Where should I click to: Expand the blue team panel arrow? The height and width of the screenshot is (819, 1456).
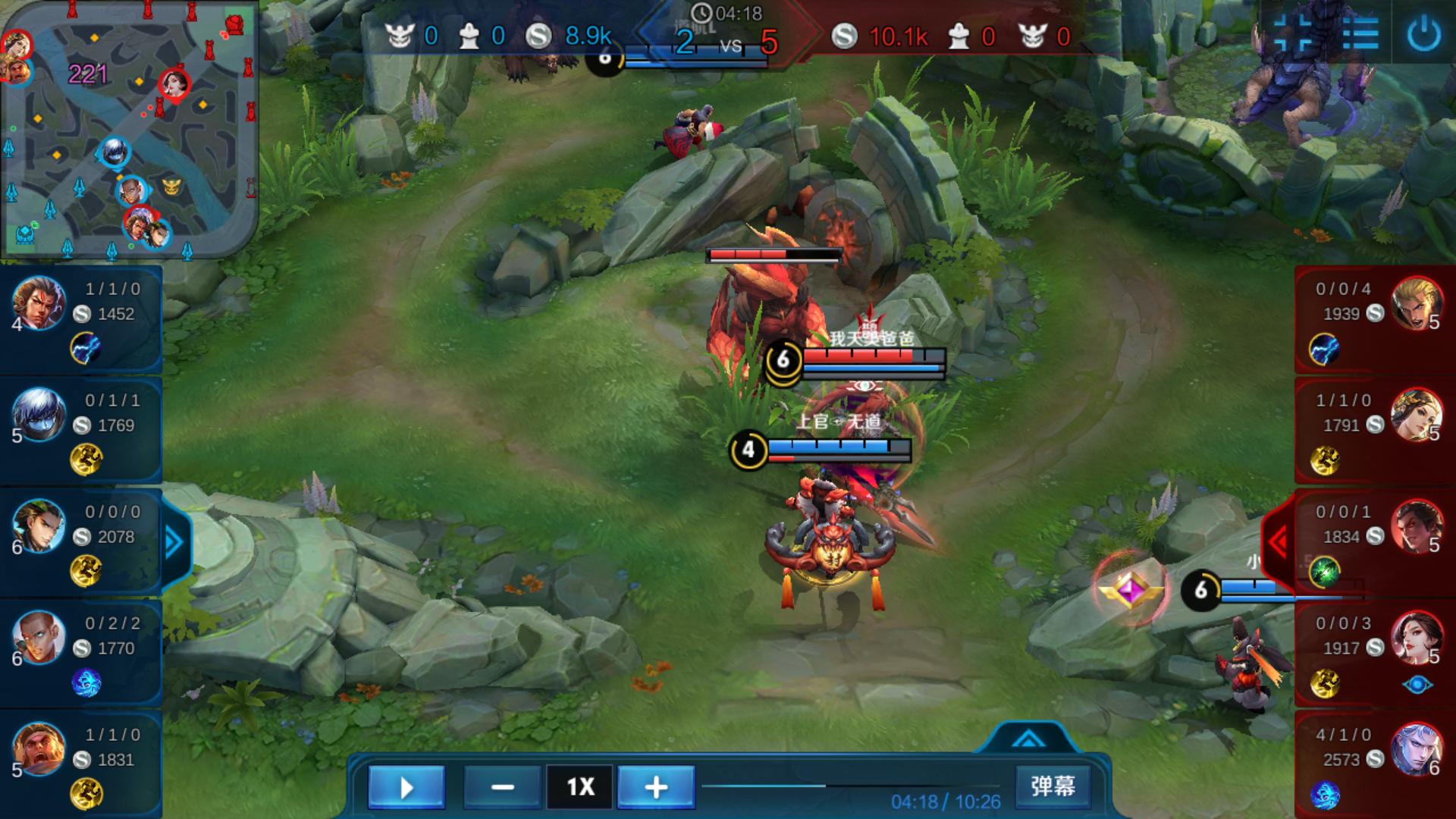[x=174, y=542]
